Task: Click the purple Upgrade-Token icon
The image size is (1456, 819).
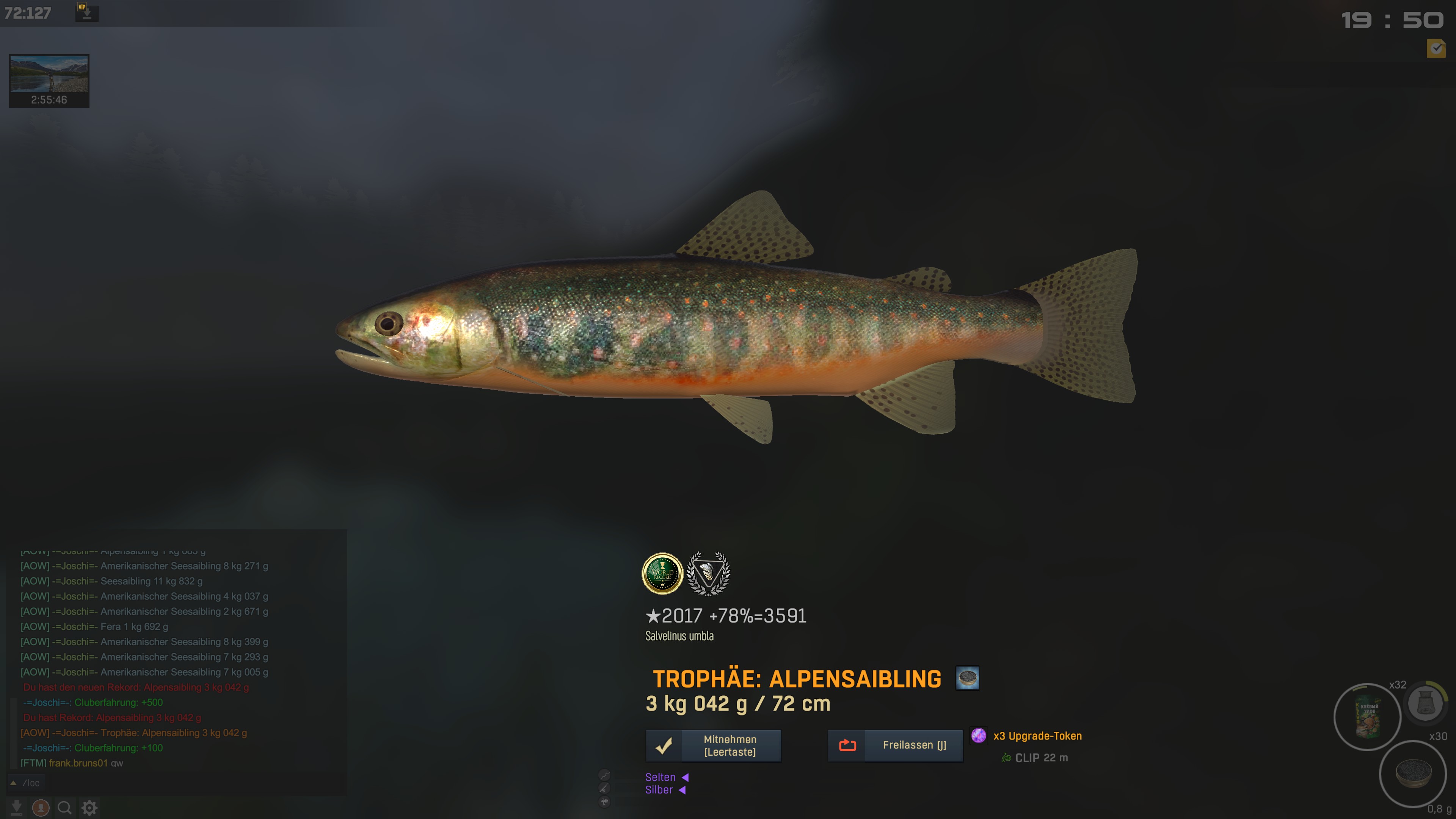Action: pyautogui.click(x=978, y=735)
